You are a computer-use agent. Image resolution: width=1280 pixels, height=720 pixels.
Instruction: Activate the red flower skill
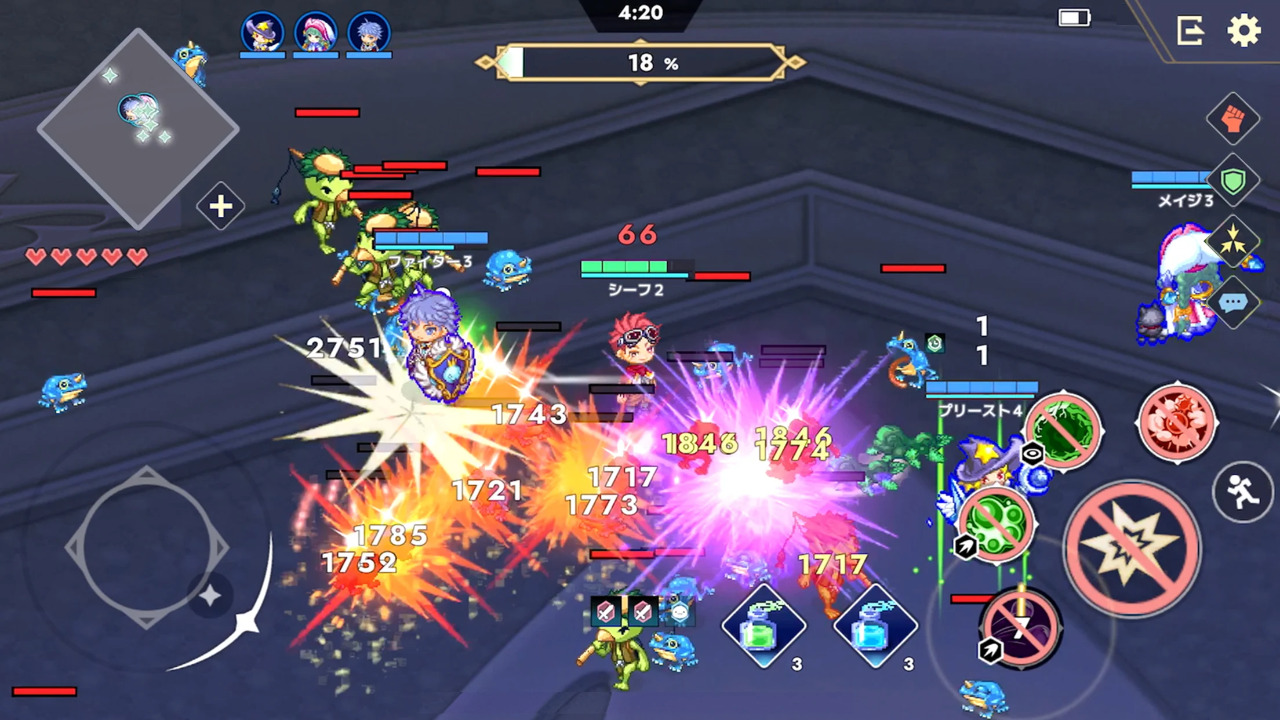(x=1177, y=423)
